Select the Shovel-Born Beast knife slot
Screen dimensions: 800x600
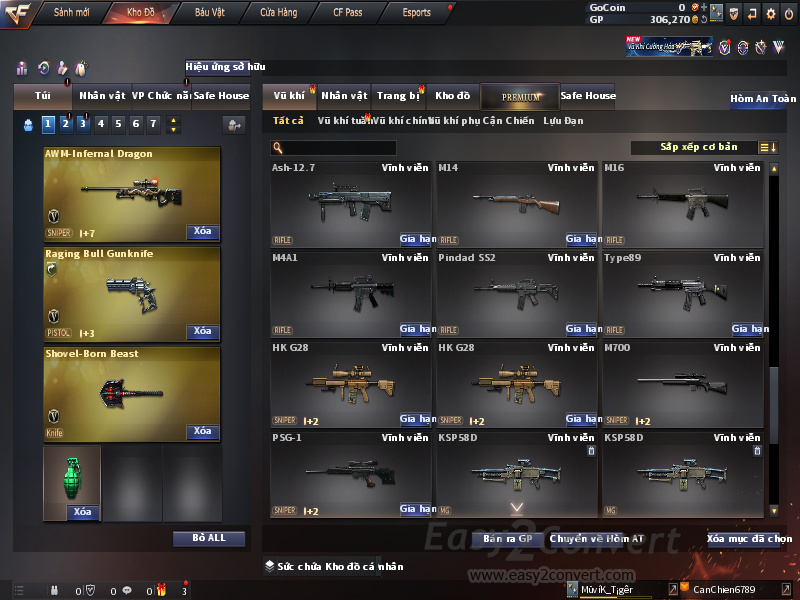(131, 390)
